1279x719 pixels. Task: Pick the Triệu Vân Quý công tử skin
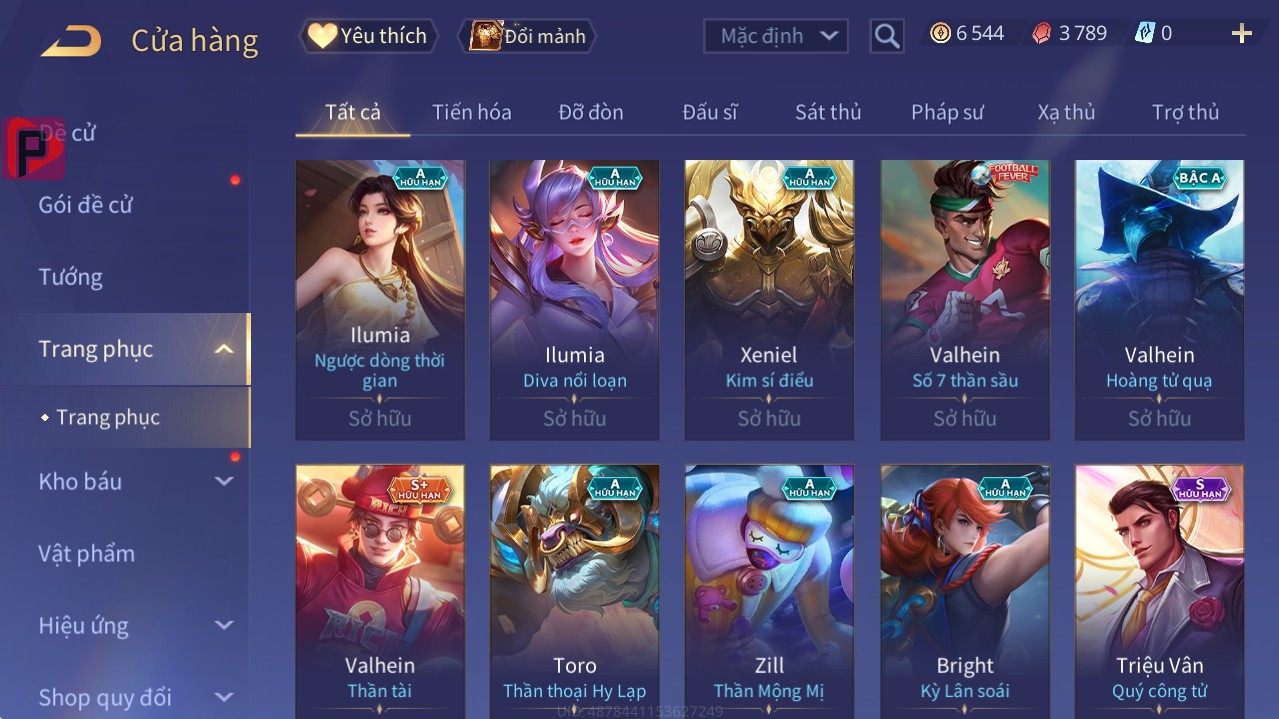(1159, 590)
